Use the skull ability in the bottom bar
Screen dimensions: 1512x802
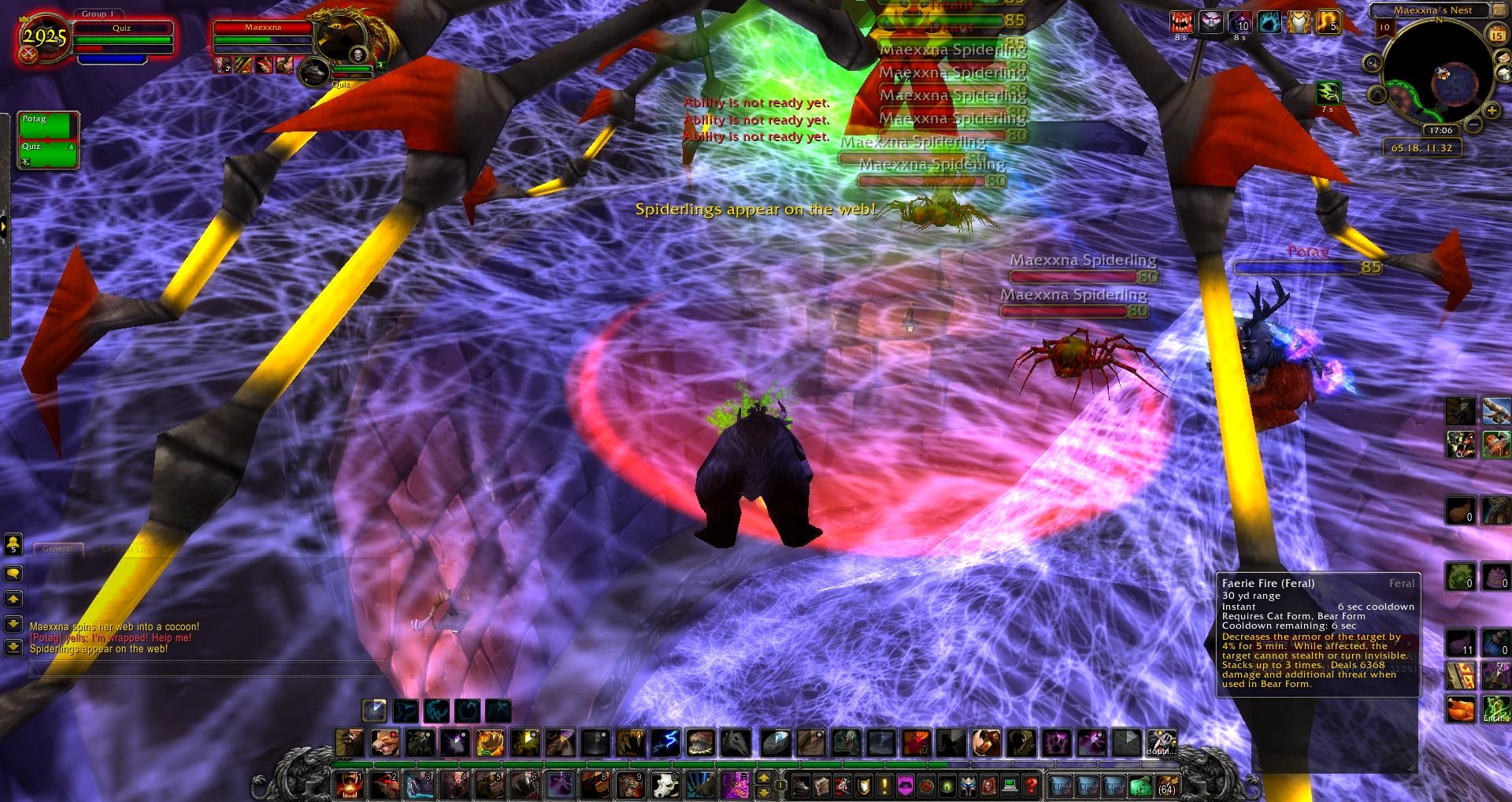tap(665, 785)
